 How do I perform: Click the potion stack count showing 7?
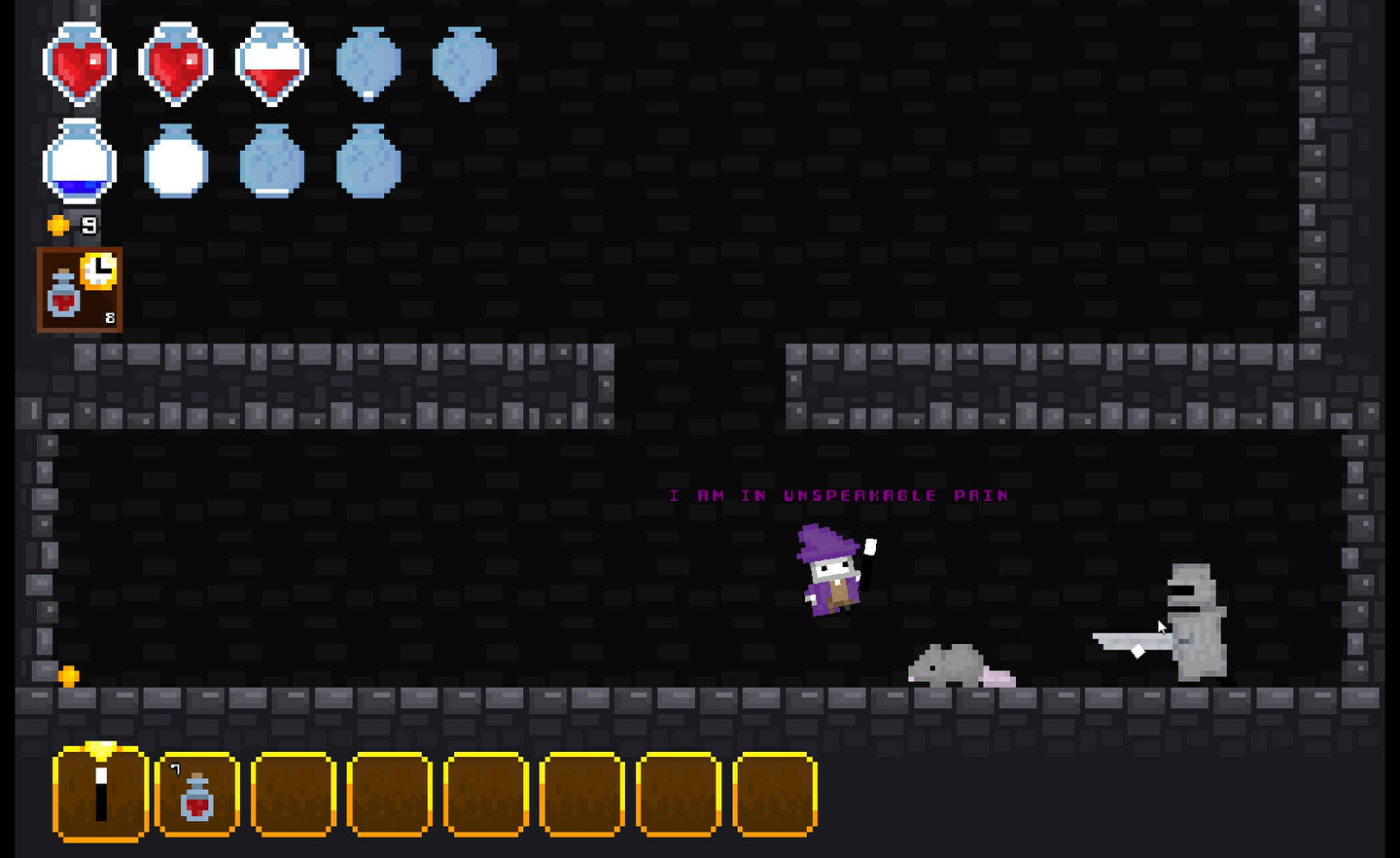coord(176,768)
